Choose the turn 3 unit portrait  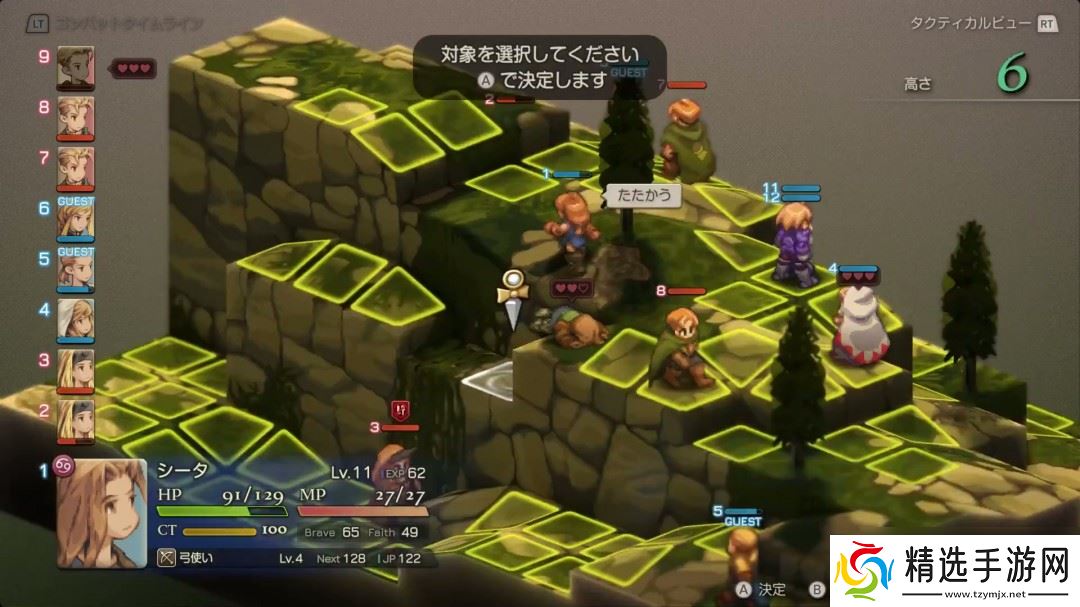[76, 371]
